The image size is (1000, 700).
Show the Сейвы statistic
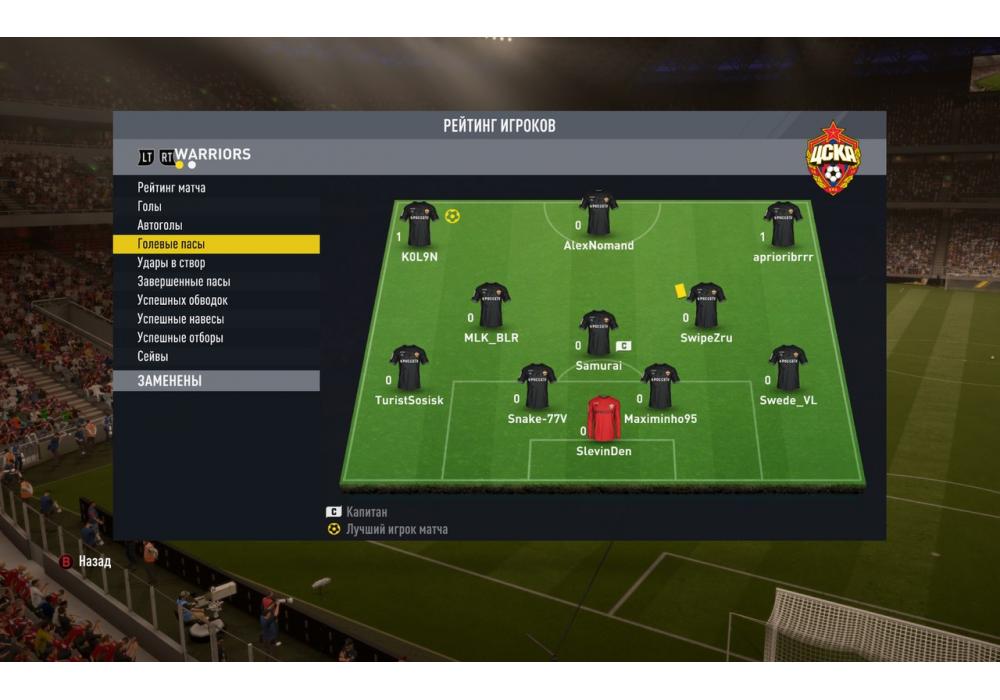153,356
